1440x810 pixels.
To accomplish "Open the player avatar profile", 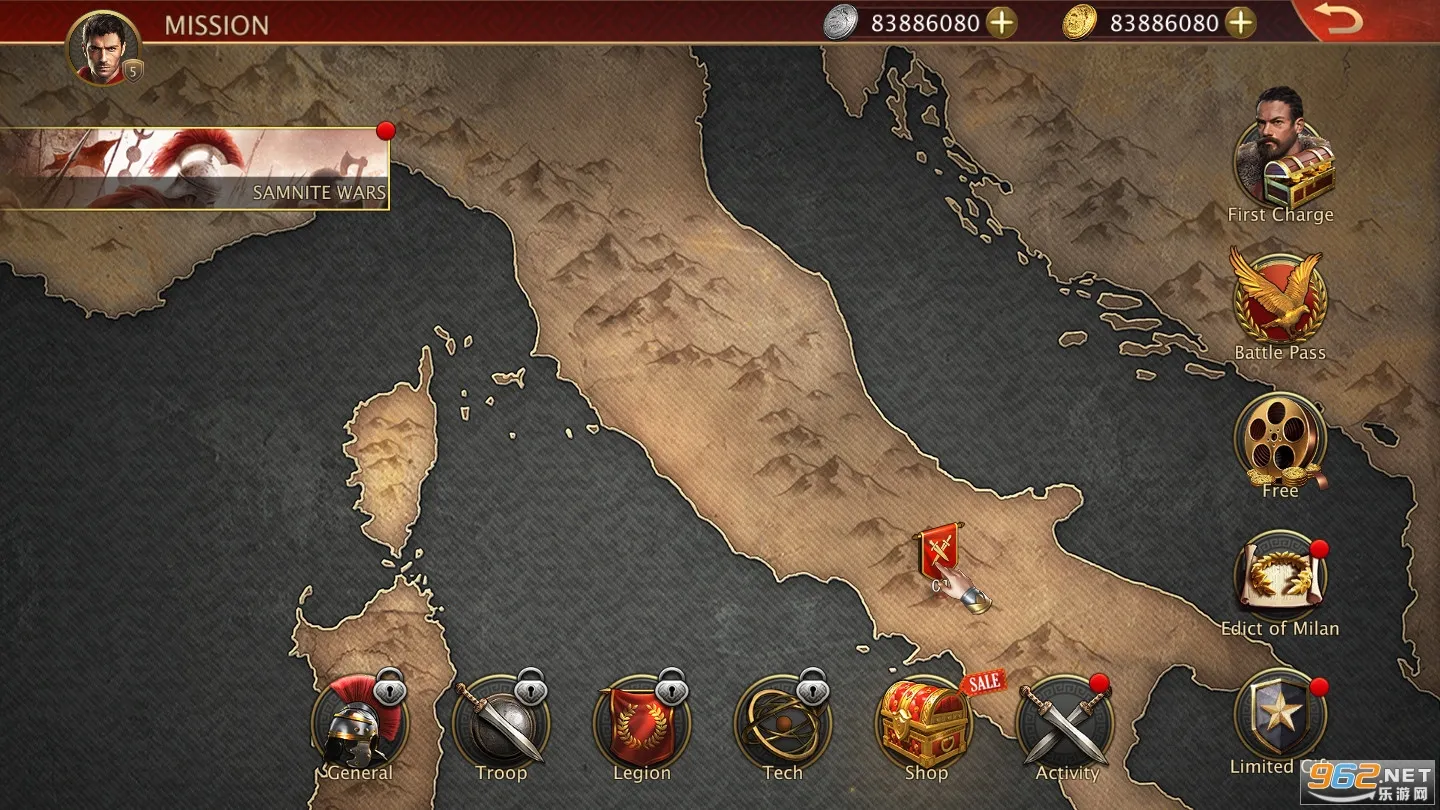I will [x=102, y=48].
